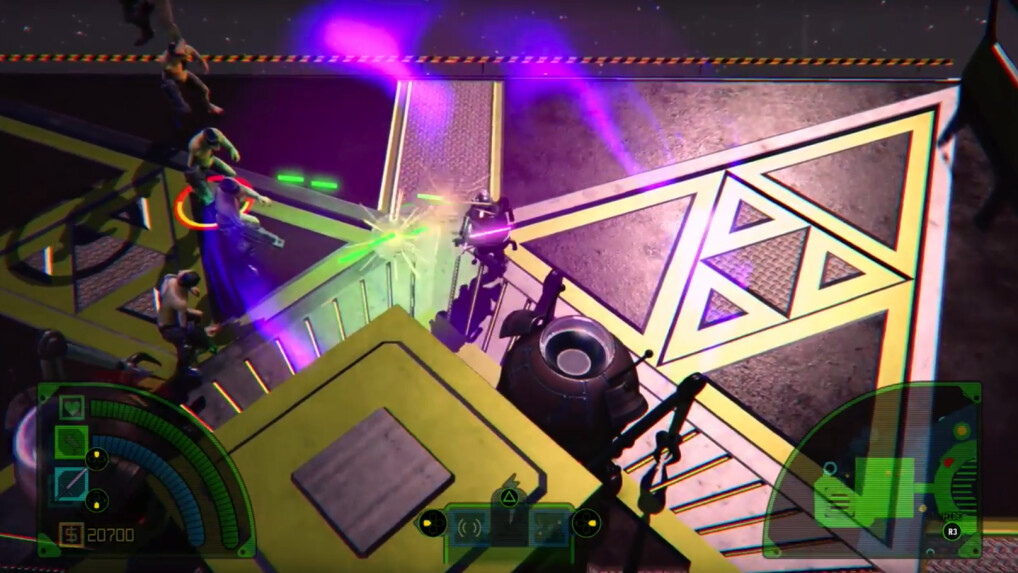Click the dollar money icon
Screen dimensions: 1018x573
pos(70,534)
